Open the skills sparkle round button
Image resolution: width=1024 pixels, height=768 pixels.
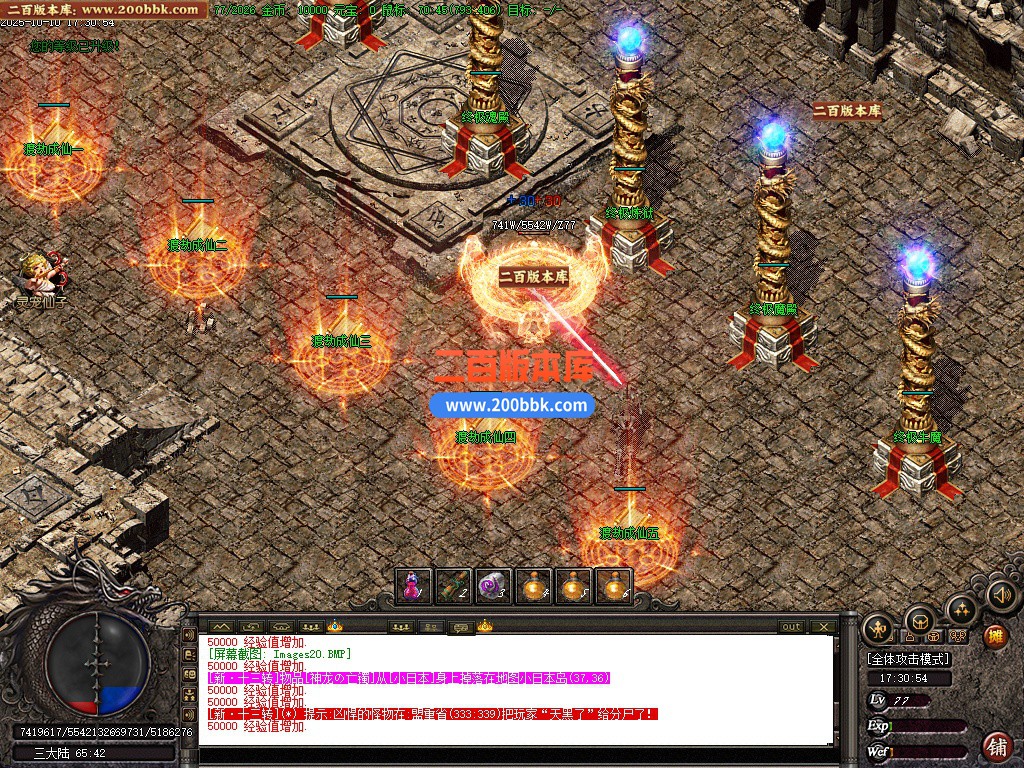[961, 609]
